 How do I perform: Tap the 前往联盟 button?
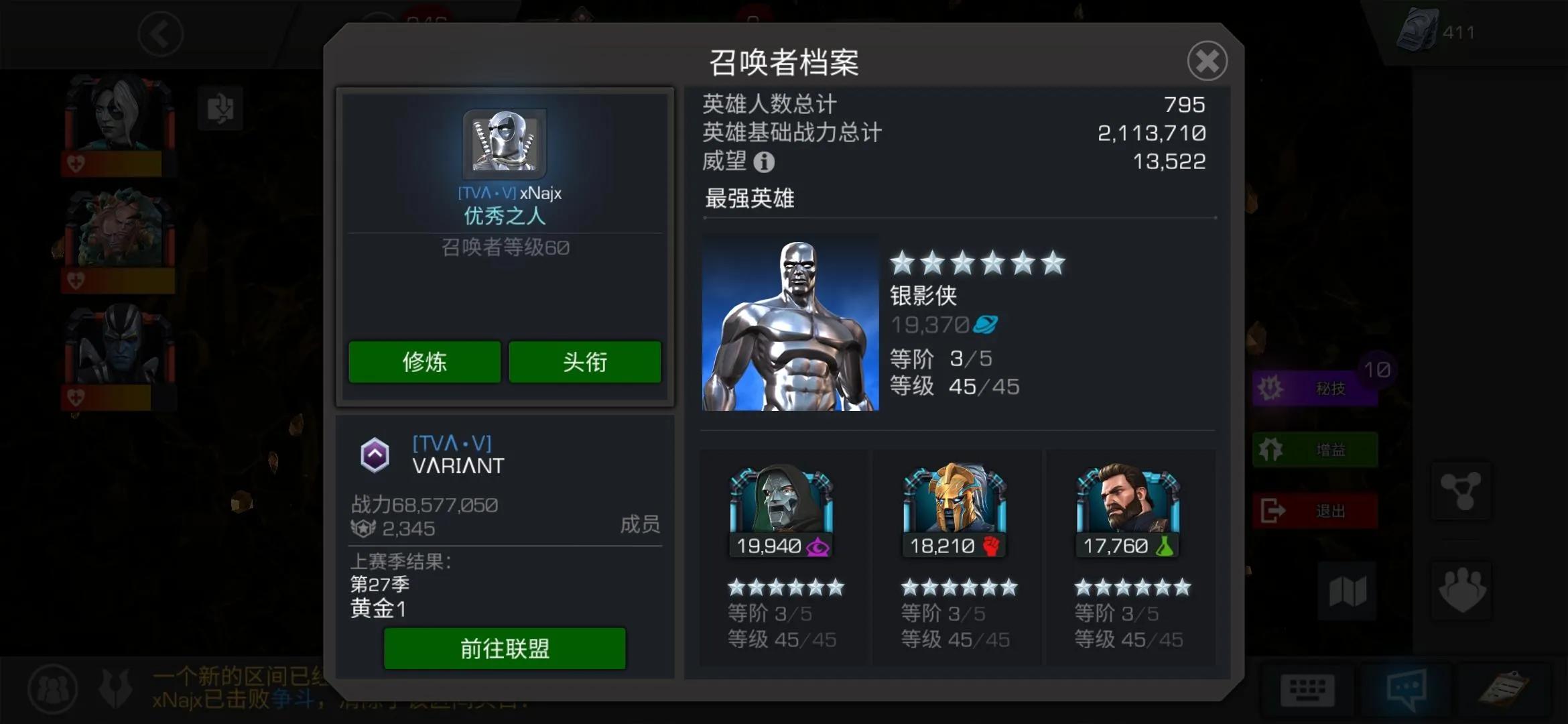(504, 648)
